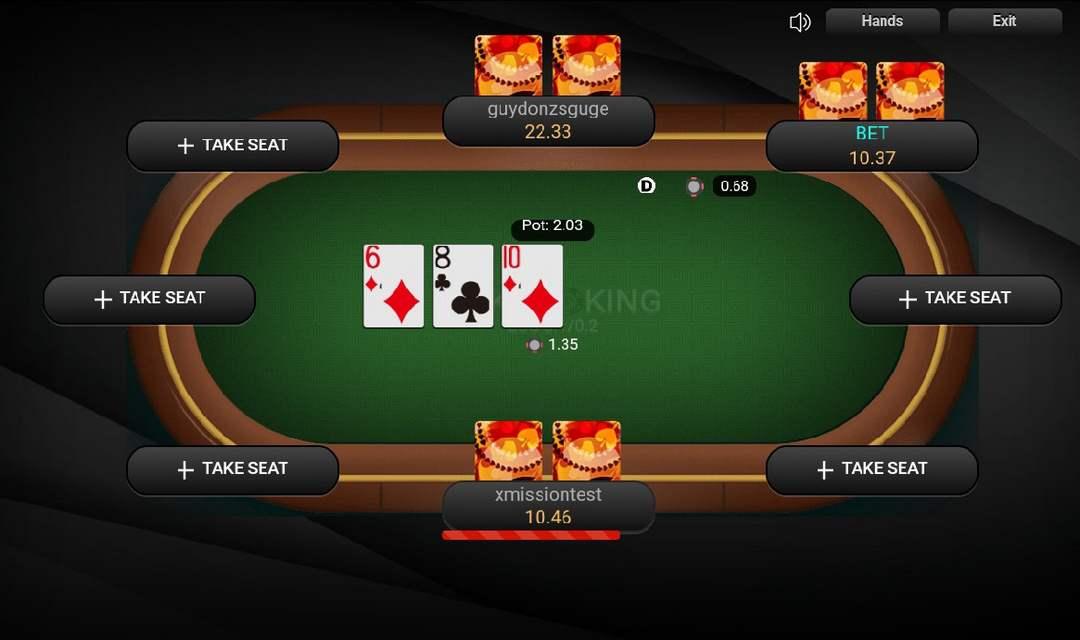Exit the poker table
Image resolution: width=1080 pixels, height=640 pixels.
pyautogui.click(x=1004, y=21)
